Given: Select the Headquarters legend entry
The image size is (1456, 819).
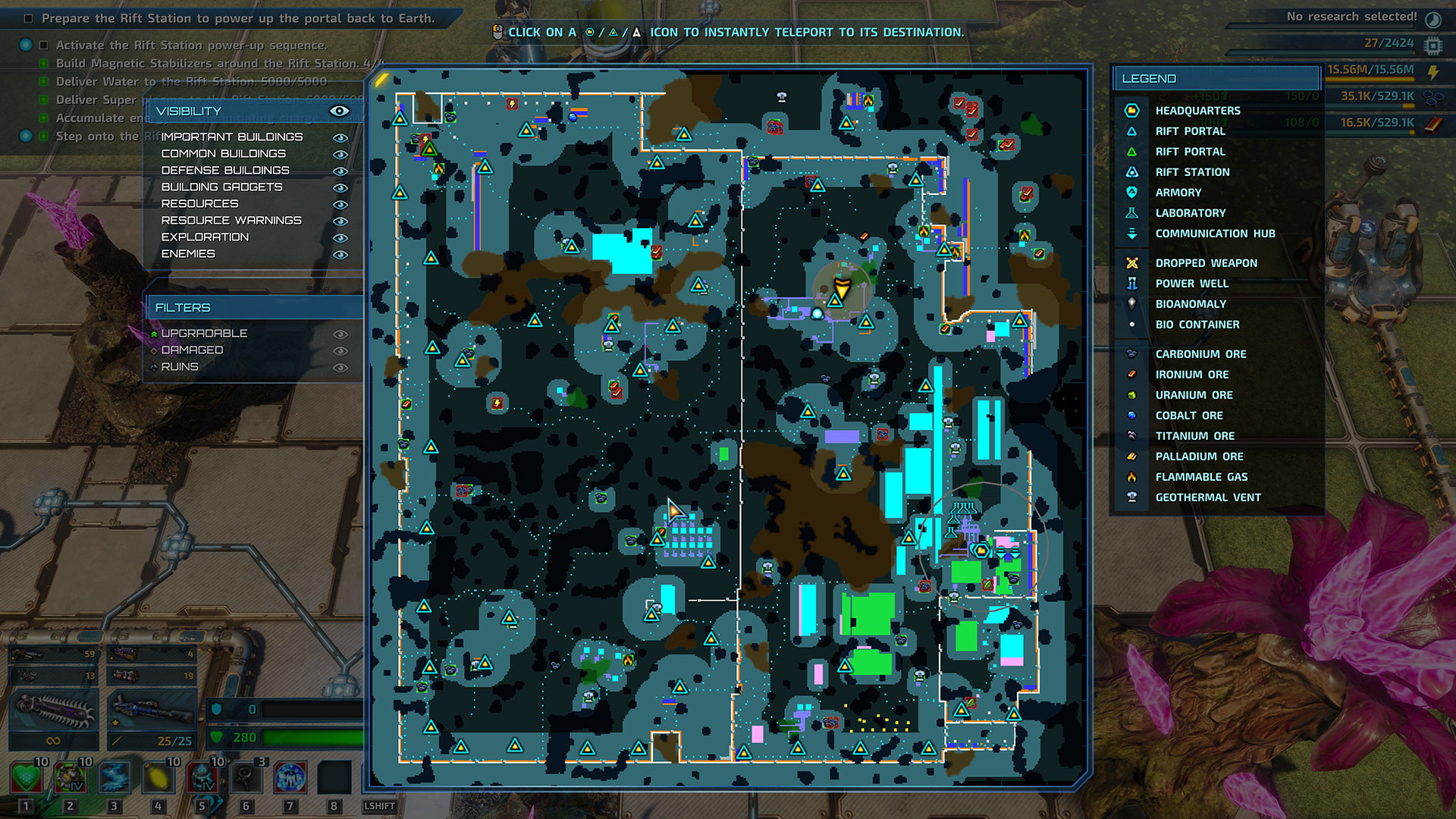Looking at the screenshot, I should point(1197,111).
